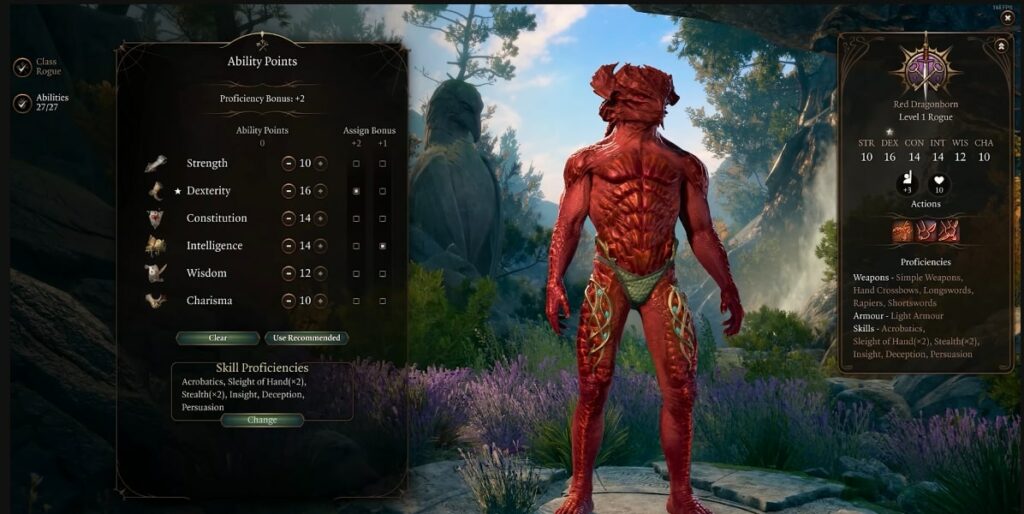Lower the Dexterity score
This screenshot has height=514, width=1024.
pyautogui.click(x=289, y=190)
